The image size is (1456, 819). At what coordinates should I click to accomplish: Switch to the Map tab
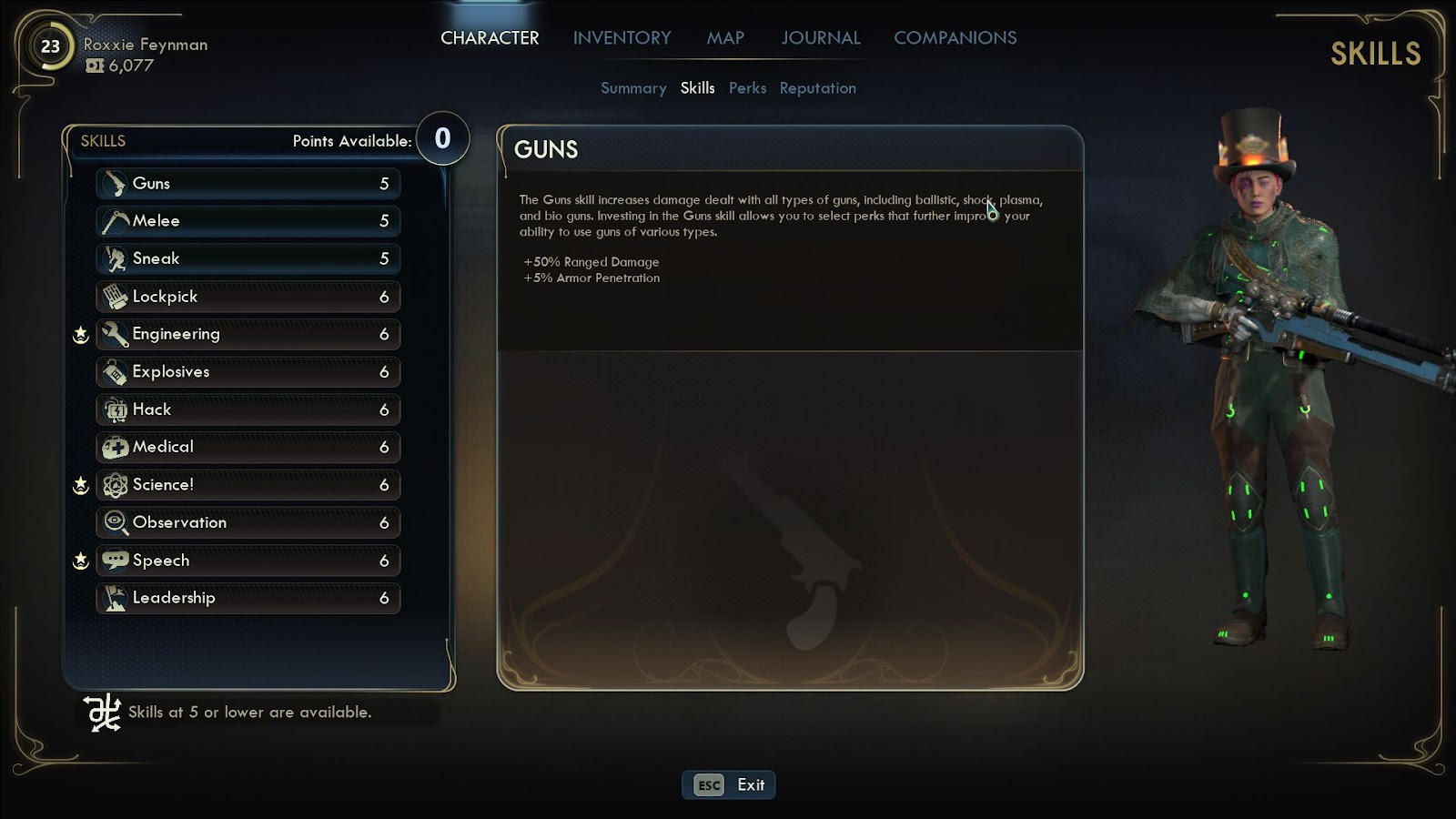725,38
